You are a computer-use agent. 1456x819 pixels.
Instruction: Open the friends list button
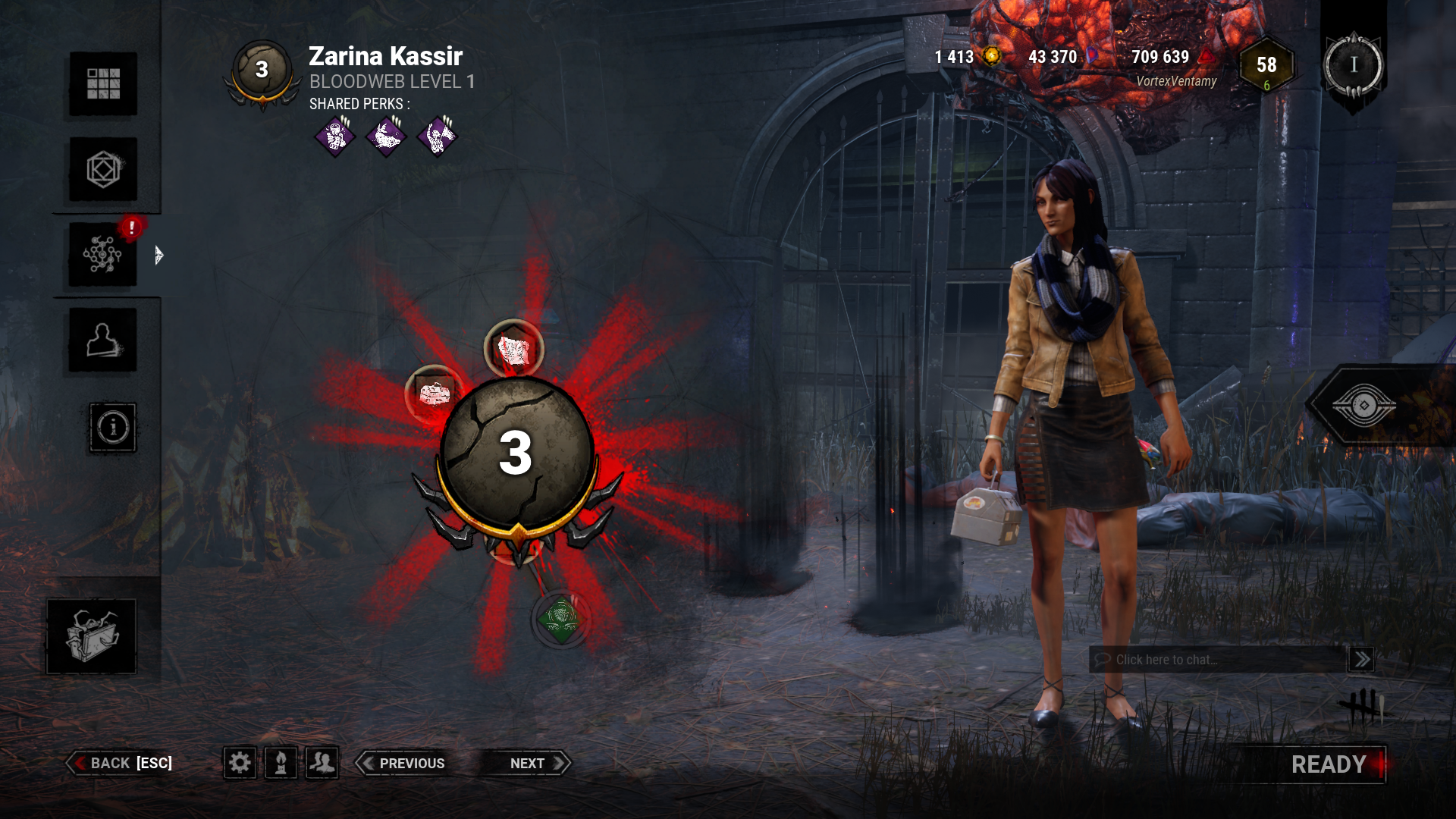[322, 763]
